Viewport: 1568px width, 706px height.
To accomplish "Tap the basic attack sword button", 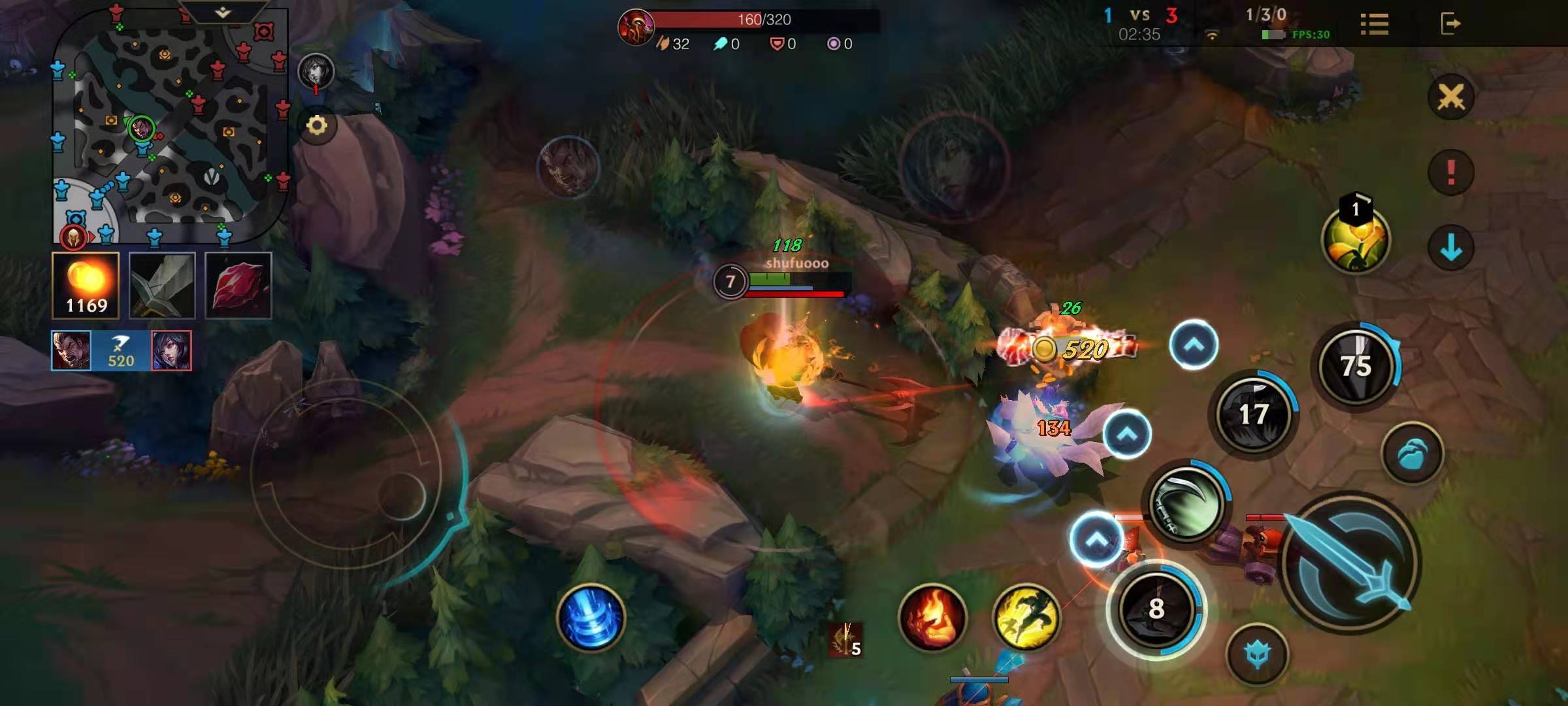I will click(x=1349, y=562).
